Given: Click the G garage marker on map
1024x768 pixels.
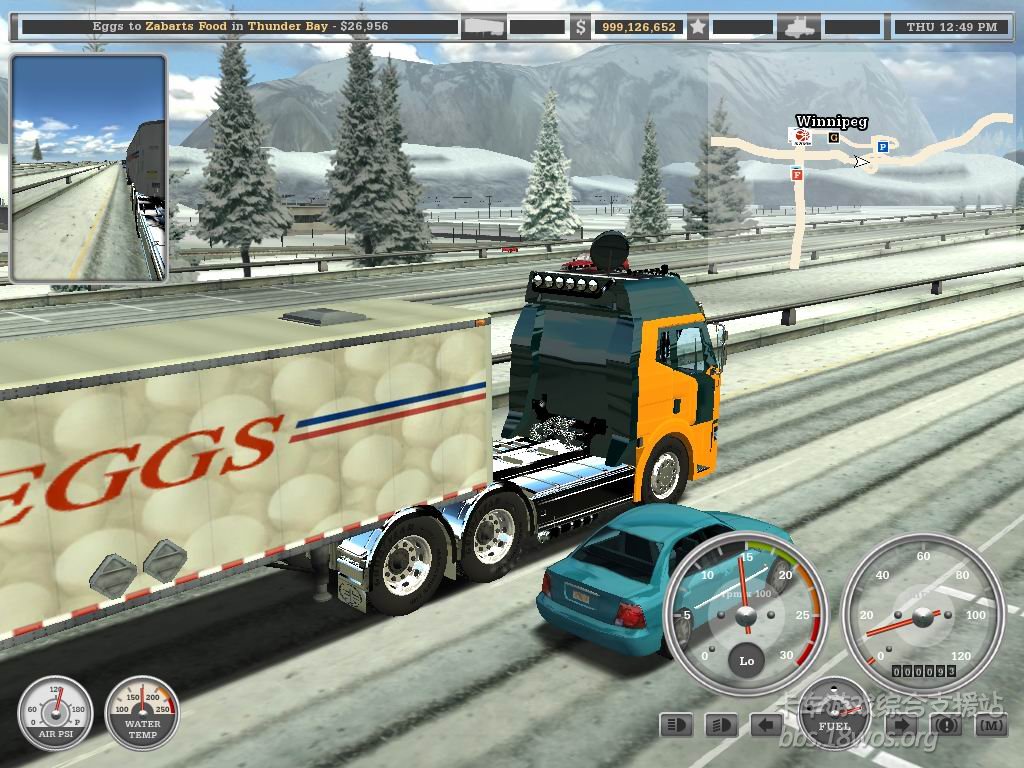Looking at the screenshot, I should [833, 138].
